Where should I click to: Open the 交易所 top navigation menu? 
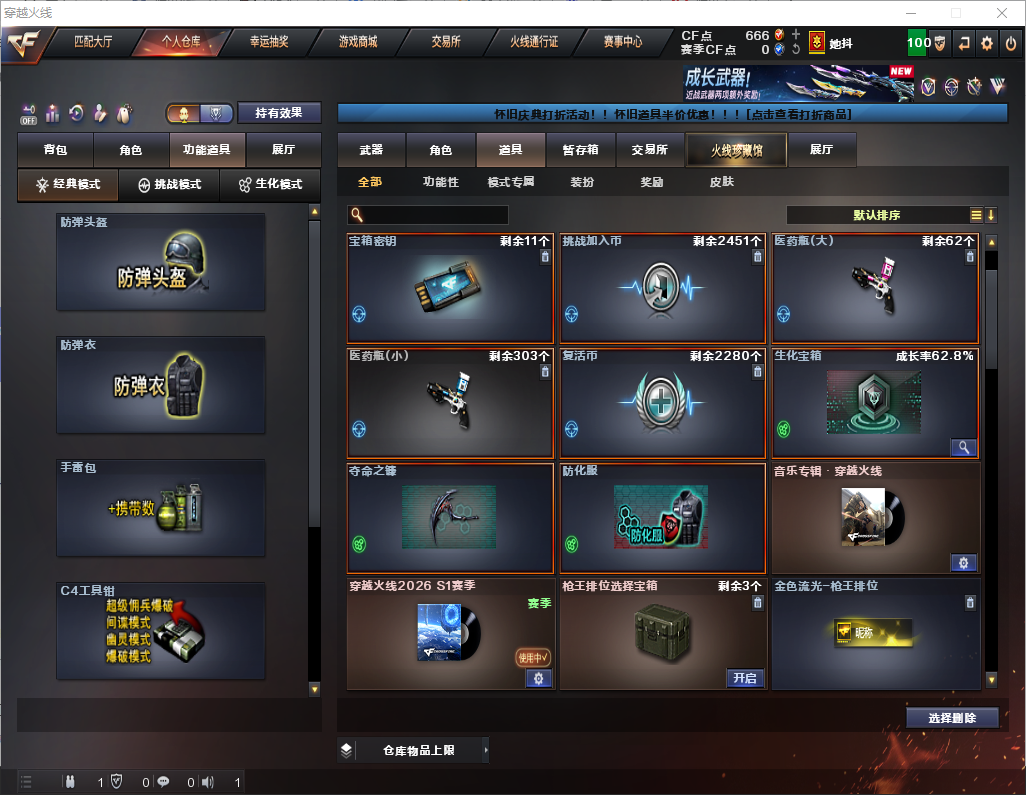point(446,42)
